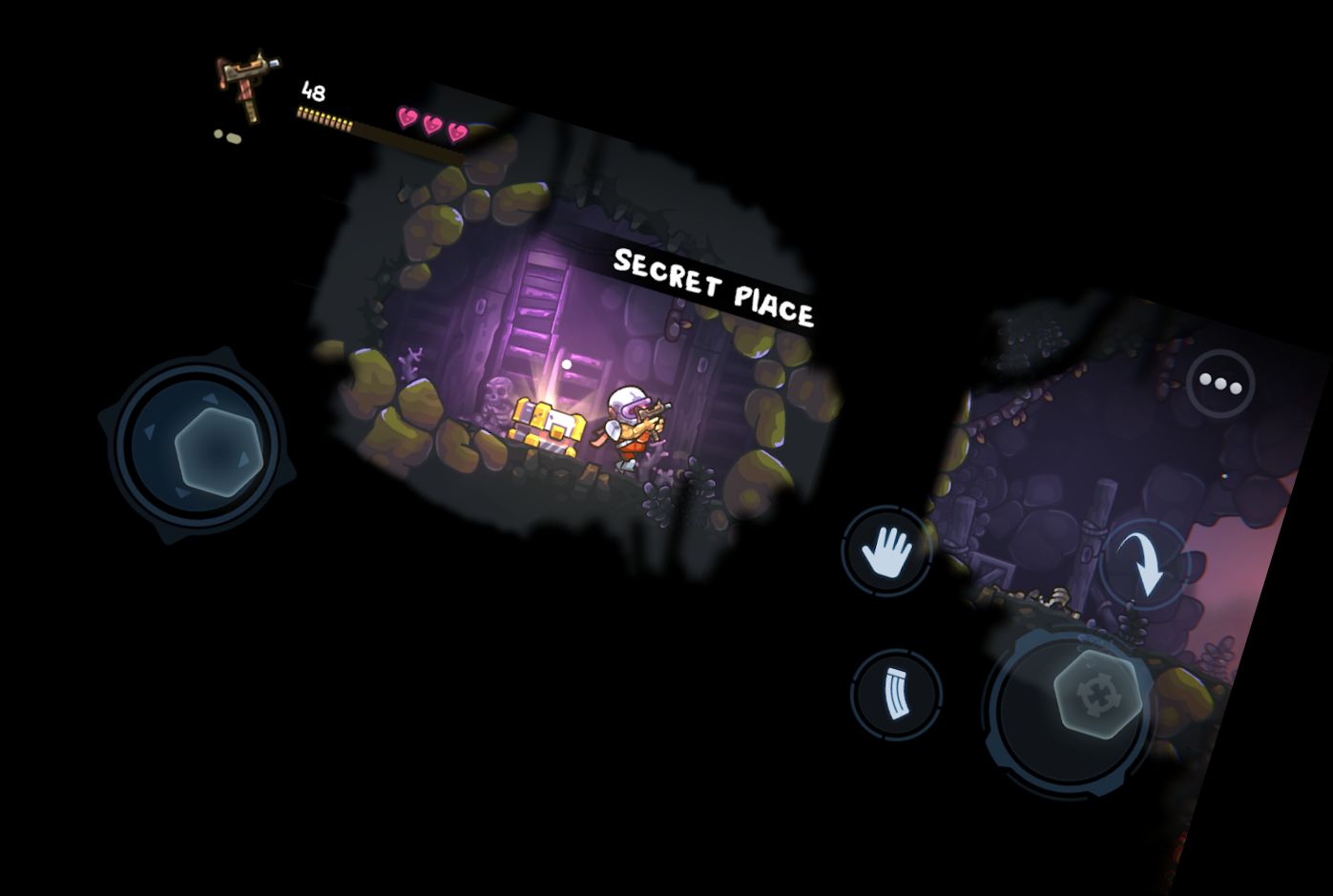This screenshot has height=896, width=1333.
Task: Tap the crosshair fire joystick
Action: [1097, 694]
